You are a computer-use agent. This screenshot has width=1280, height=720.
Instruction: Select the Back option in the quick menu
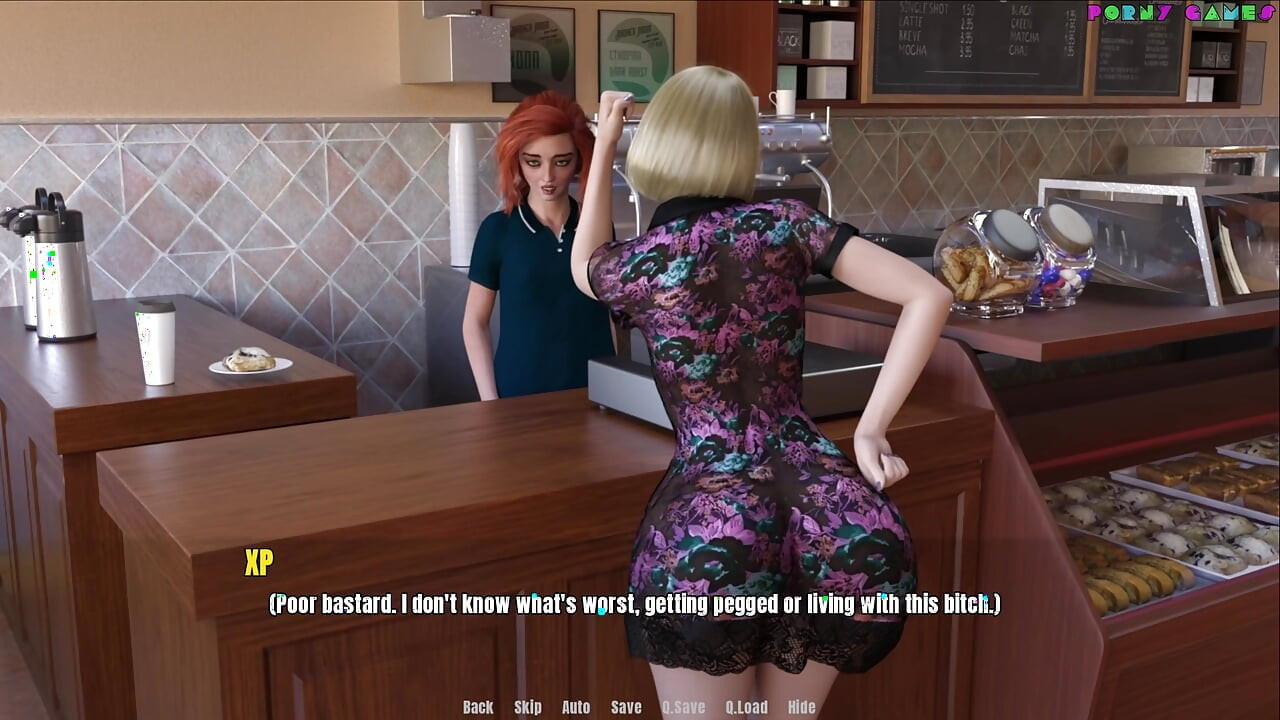click(477, 707)
